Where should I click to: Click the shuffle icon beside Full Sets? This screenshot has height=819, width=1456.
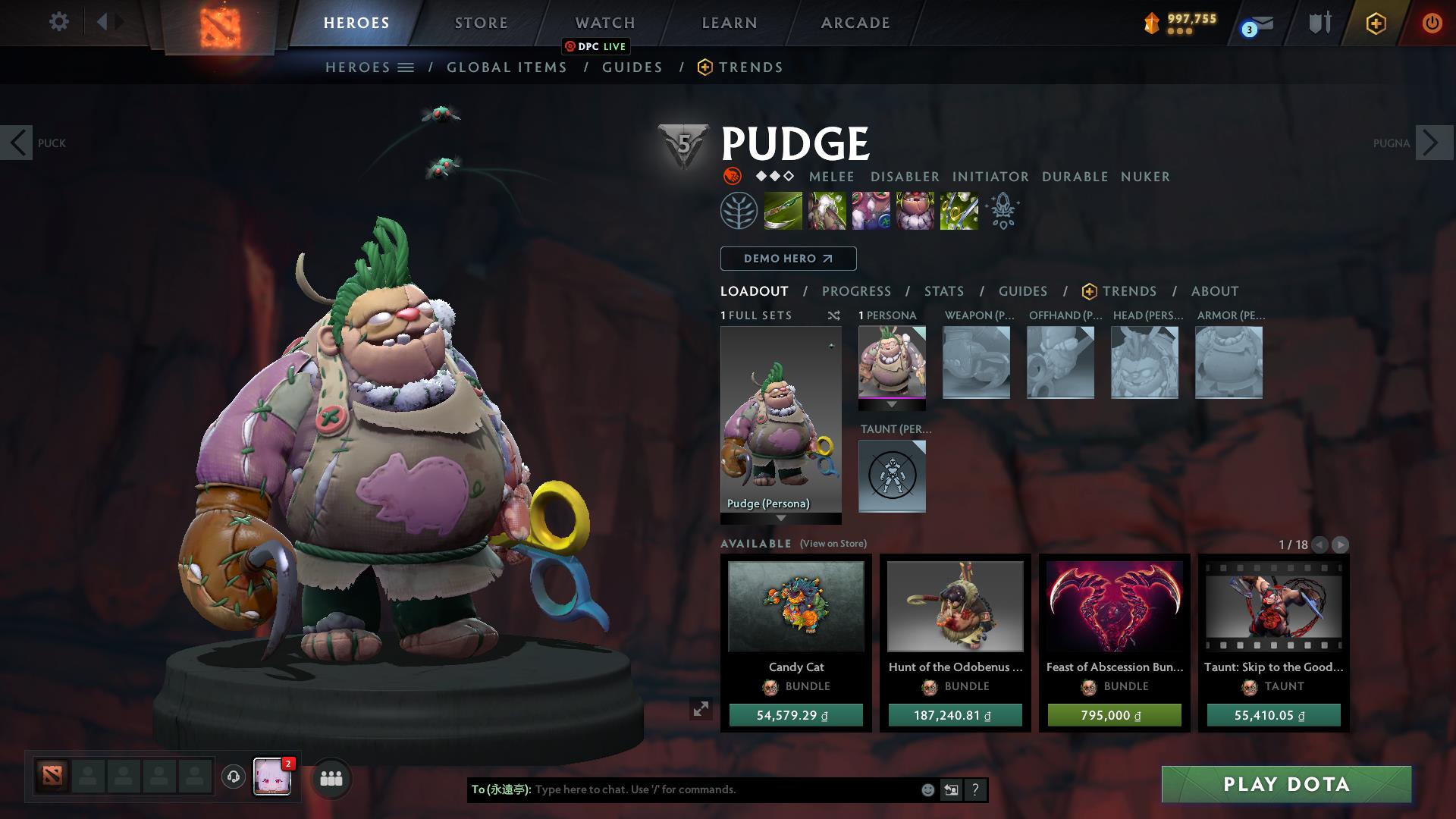(x=833, y=315)
